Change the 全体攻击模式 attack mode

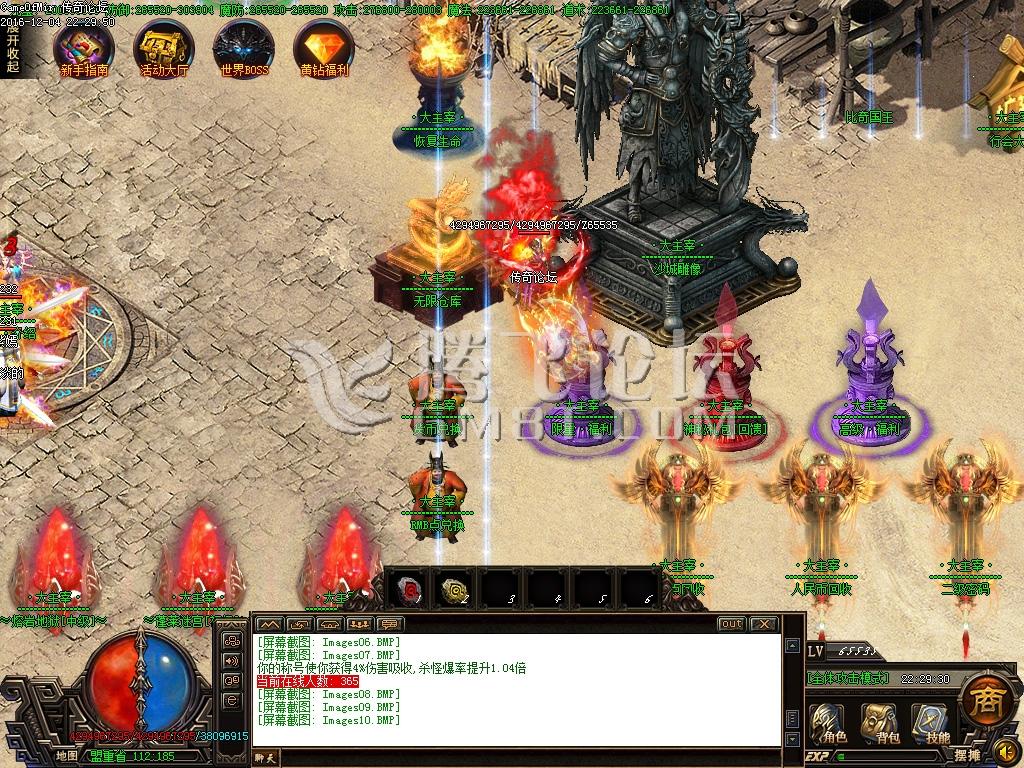(848, 678)
